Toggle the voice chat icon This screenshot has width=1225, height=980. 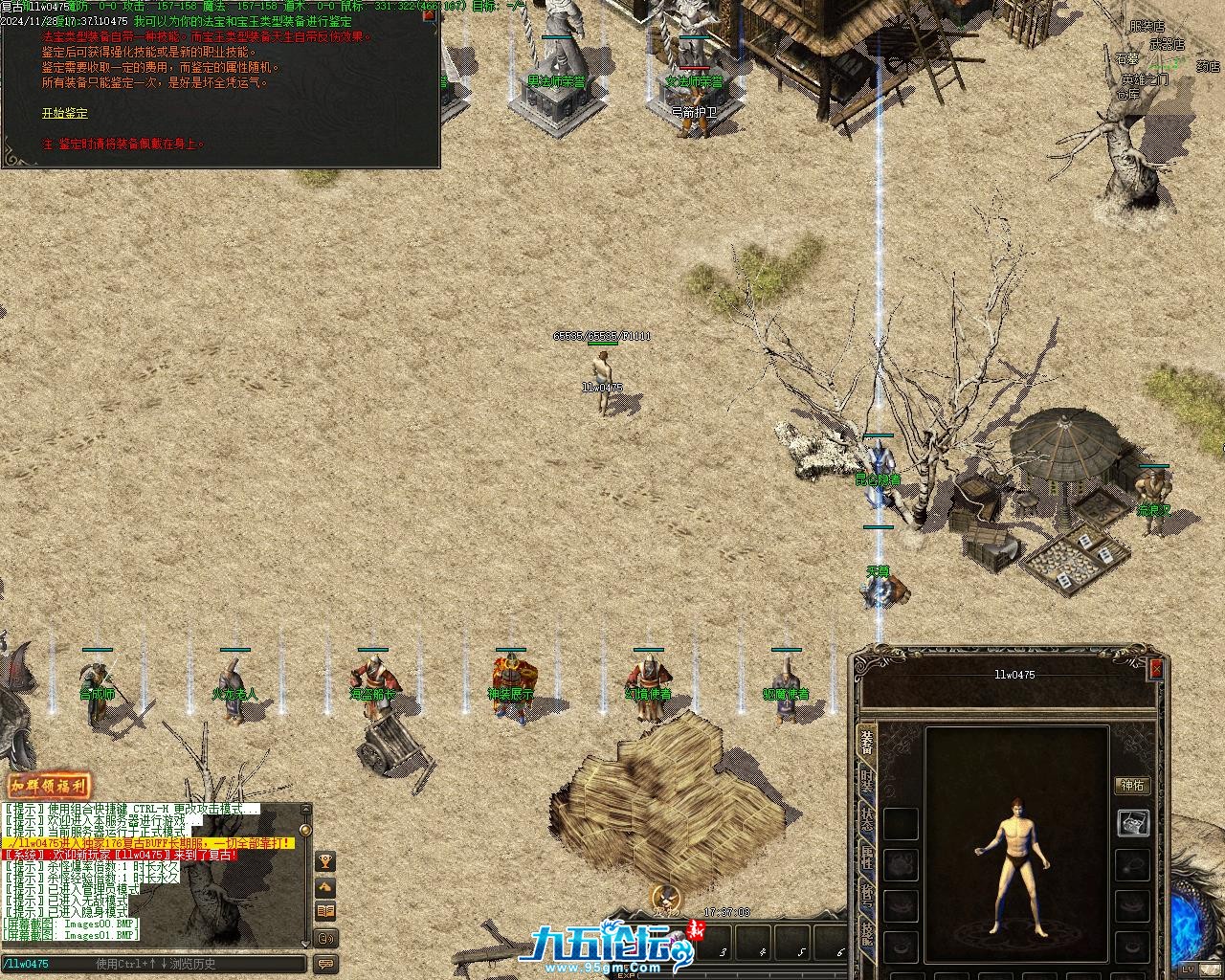[x=325, y=938]
